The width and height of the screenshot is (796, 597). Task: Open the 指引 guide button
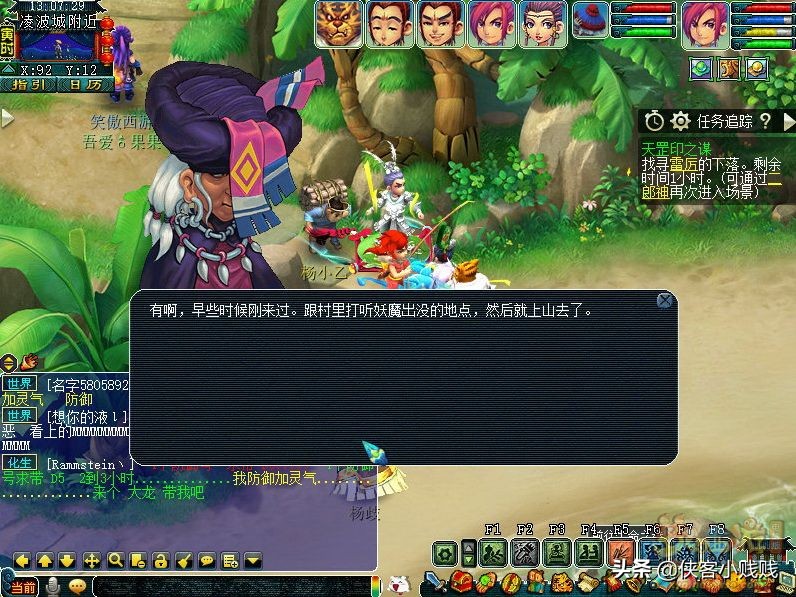28,85
